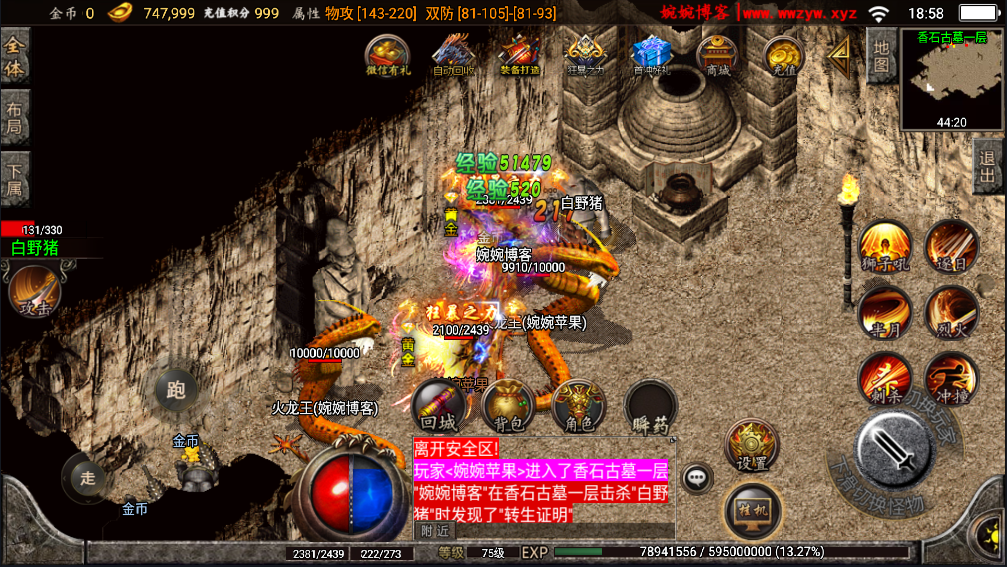
Task: Click the 香石古墓一层 minimap
Action: (951, 80)
